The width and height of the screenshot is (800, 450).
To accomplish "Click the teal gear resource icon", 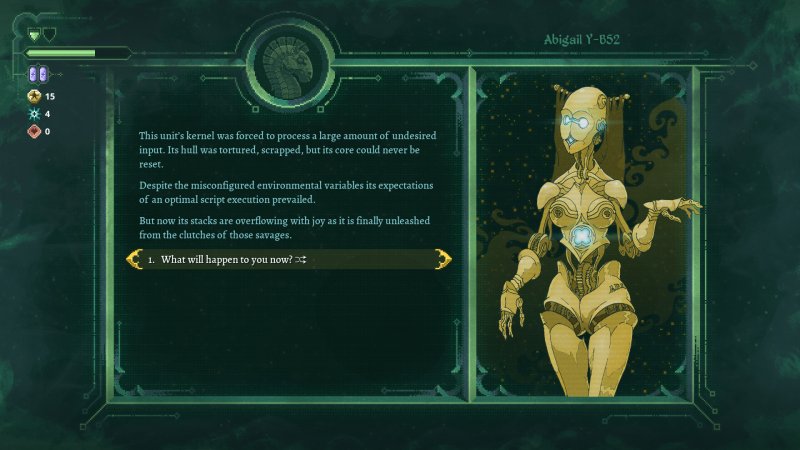I will (x=32, y=114).
